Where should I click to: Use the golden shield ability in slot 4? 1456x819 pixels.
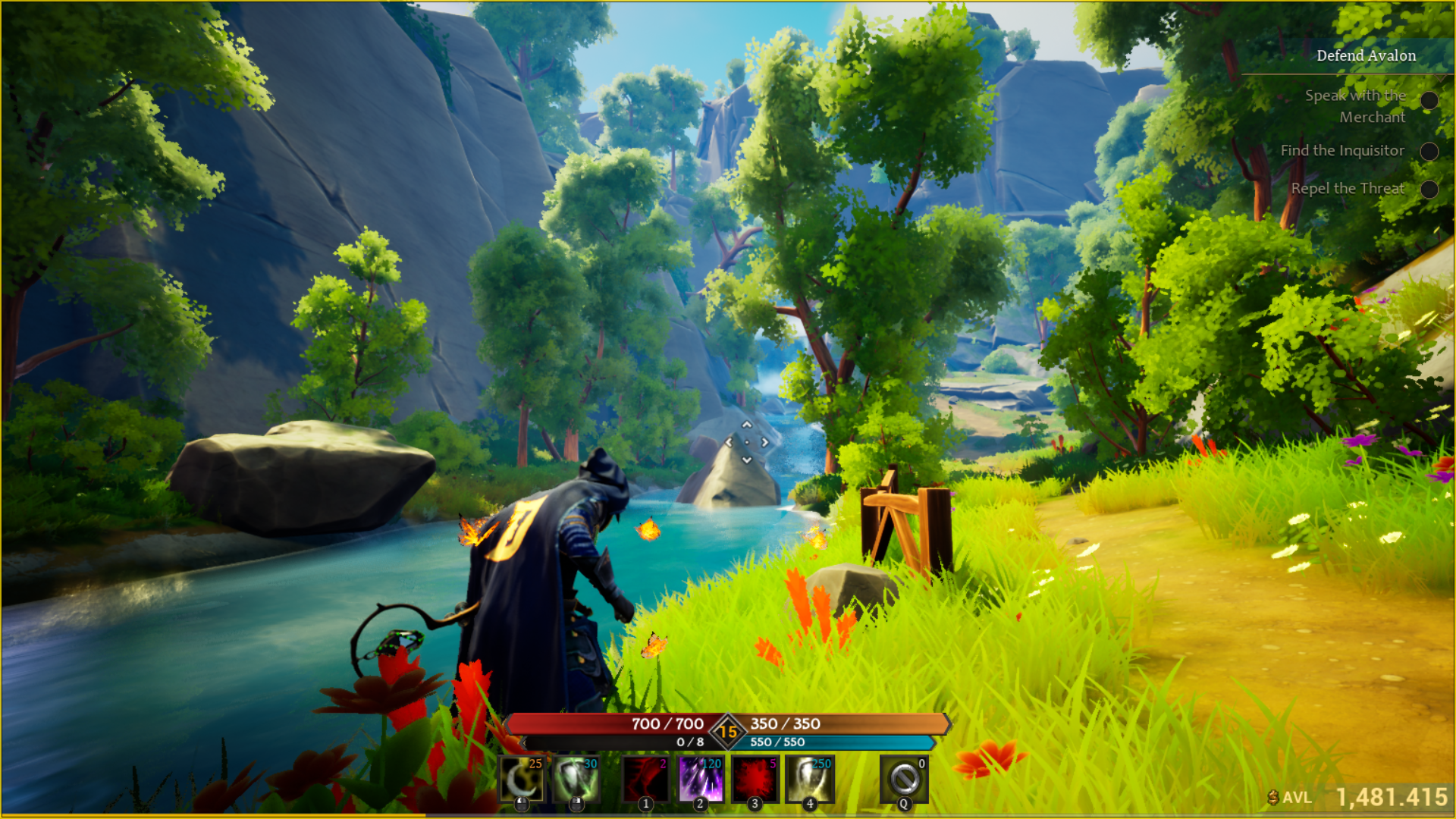(x=809, y=780)
